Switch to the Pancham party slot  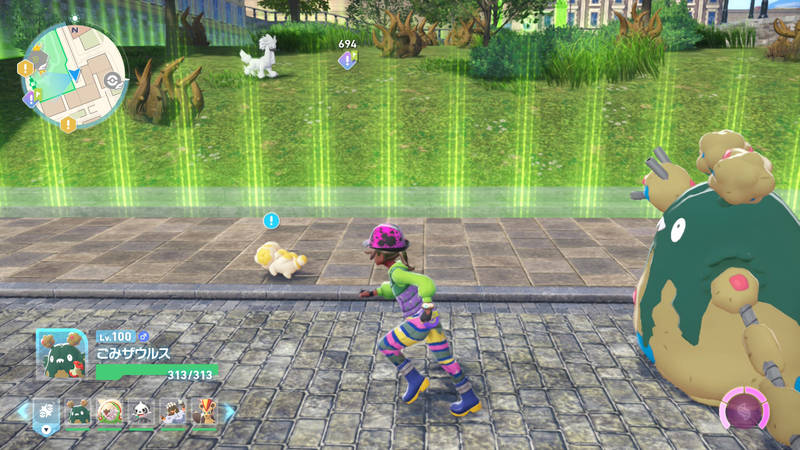coord(141,411)
